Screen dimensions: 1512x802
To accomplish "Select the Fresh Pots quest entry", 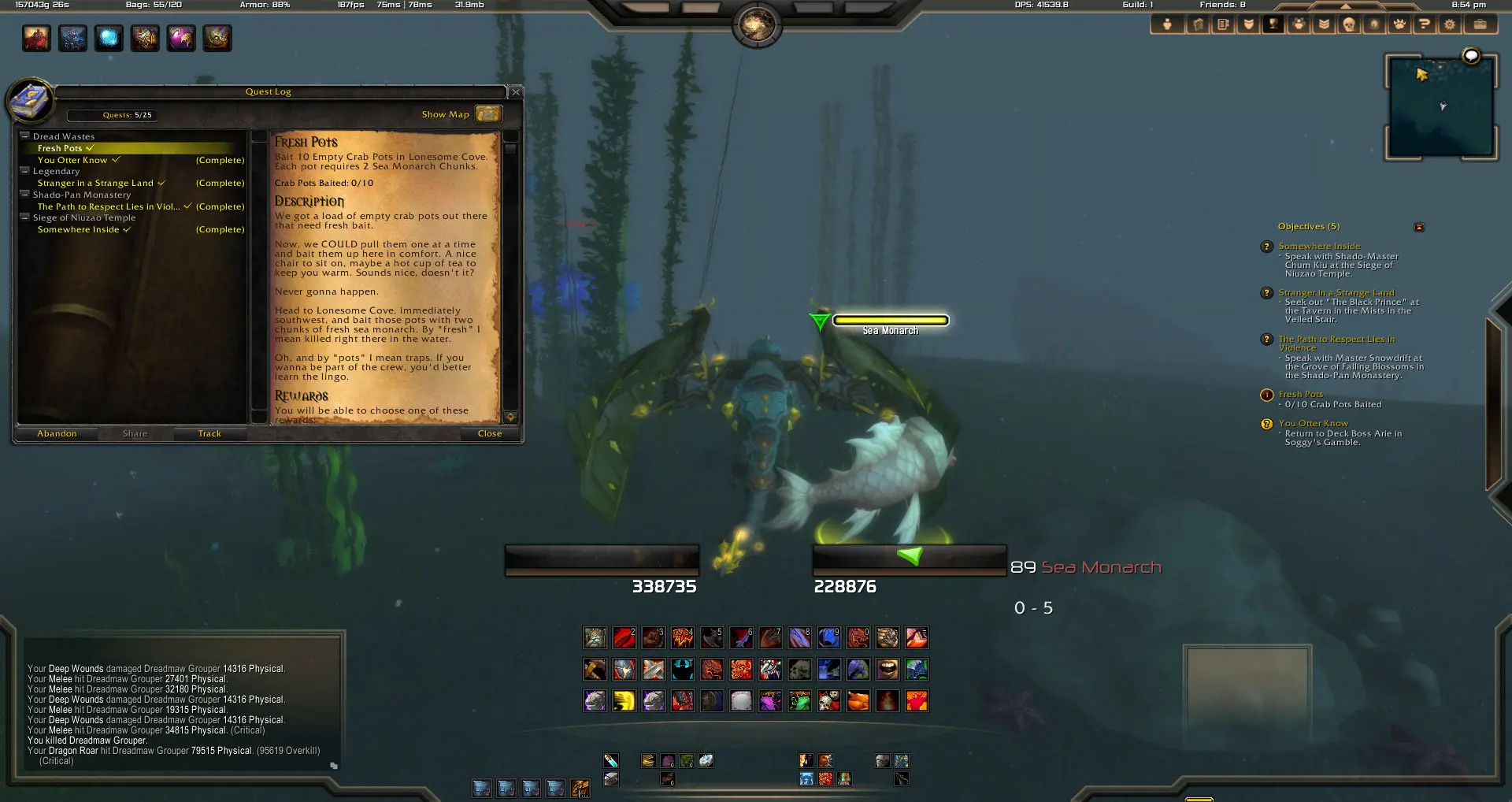I will click(x=60, y=148).
